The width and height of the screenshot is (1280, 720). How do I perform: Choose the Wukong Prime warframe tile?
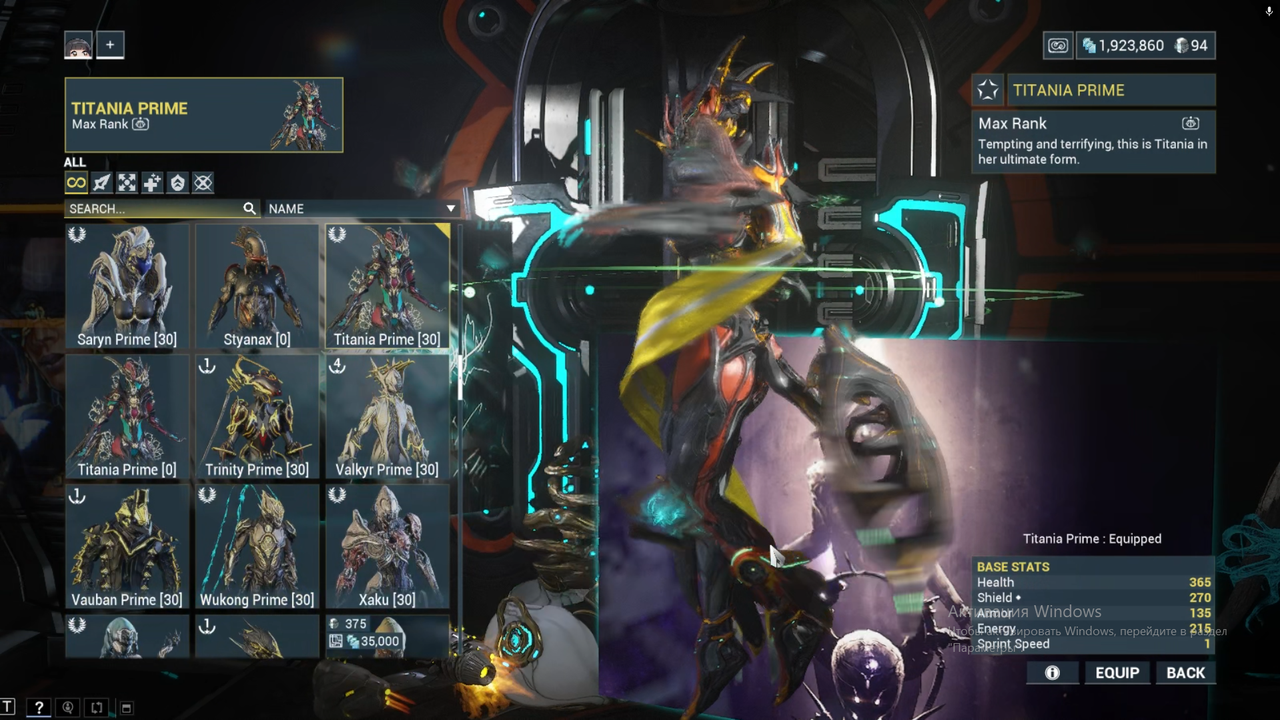click(x=257, y=546)
